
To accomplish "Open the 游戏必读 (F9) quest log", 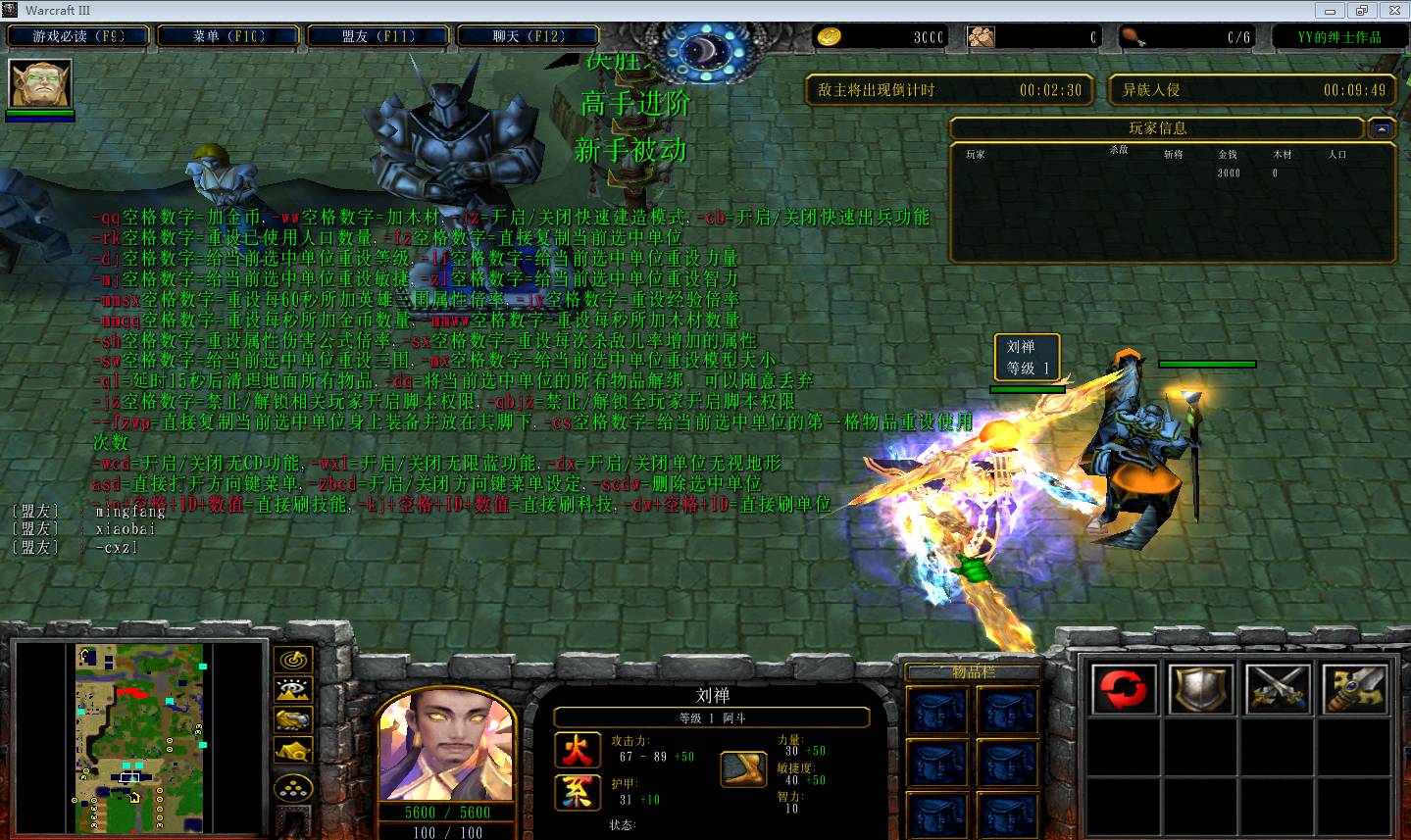I will (x=78, y=37).
